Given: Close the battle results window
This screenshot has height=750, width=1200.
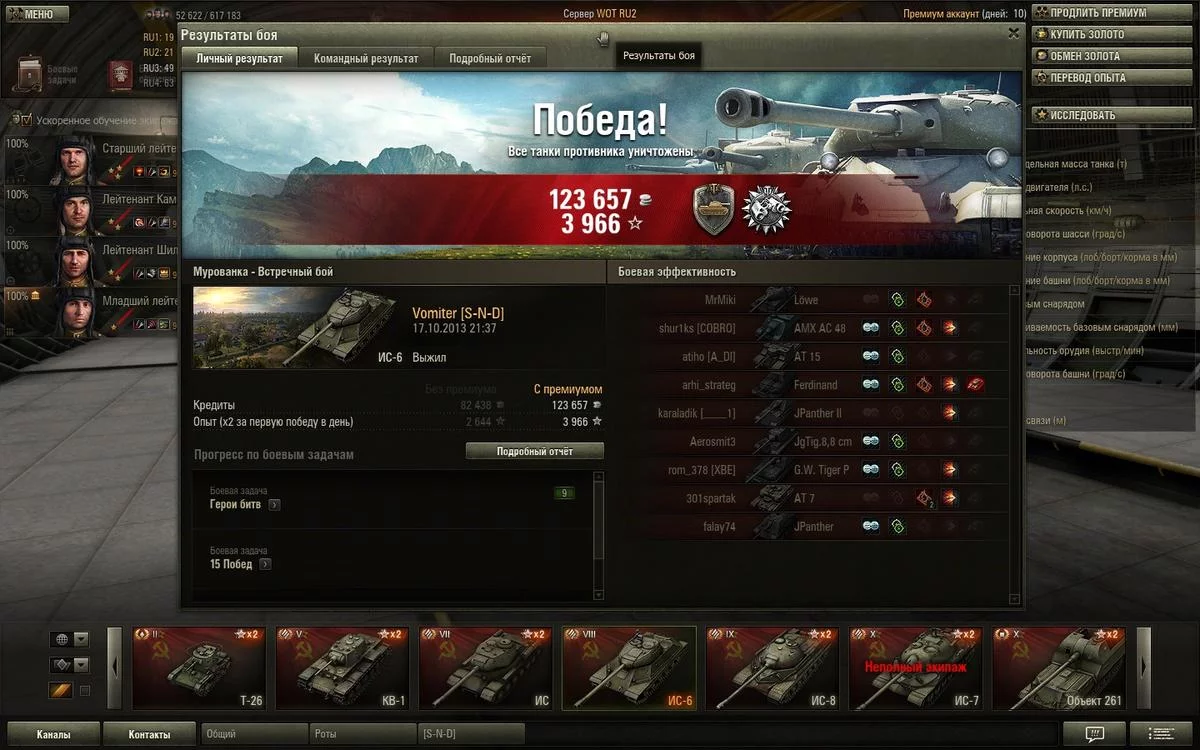Looking at the screenshot, I should (x=1014, y=33).
